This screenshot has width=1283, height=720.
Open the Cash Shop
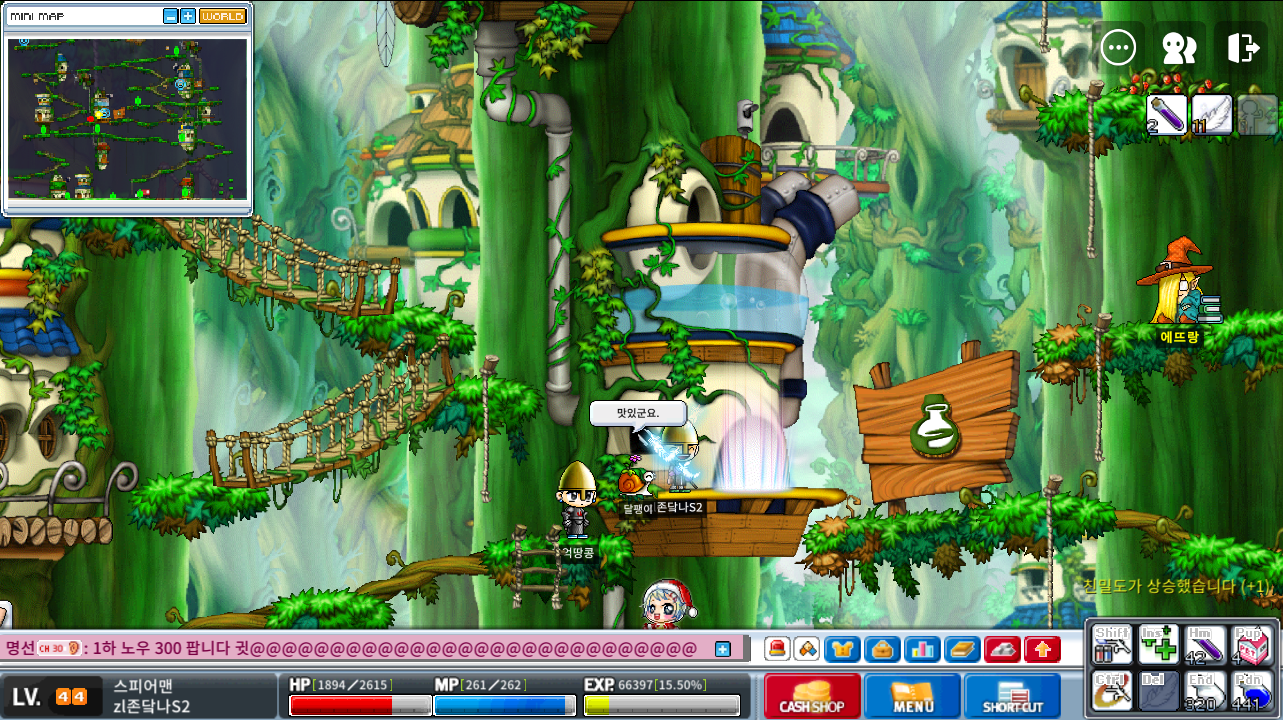click(812, 696)
